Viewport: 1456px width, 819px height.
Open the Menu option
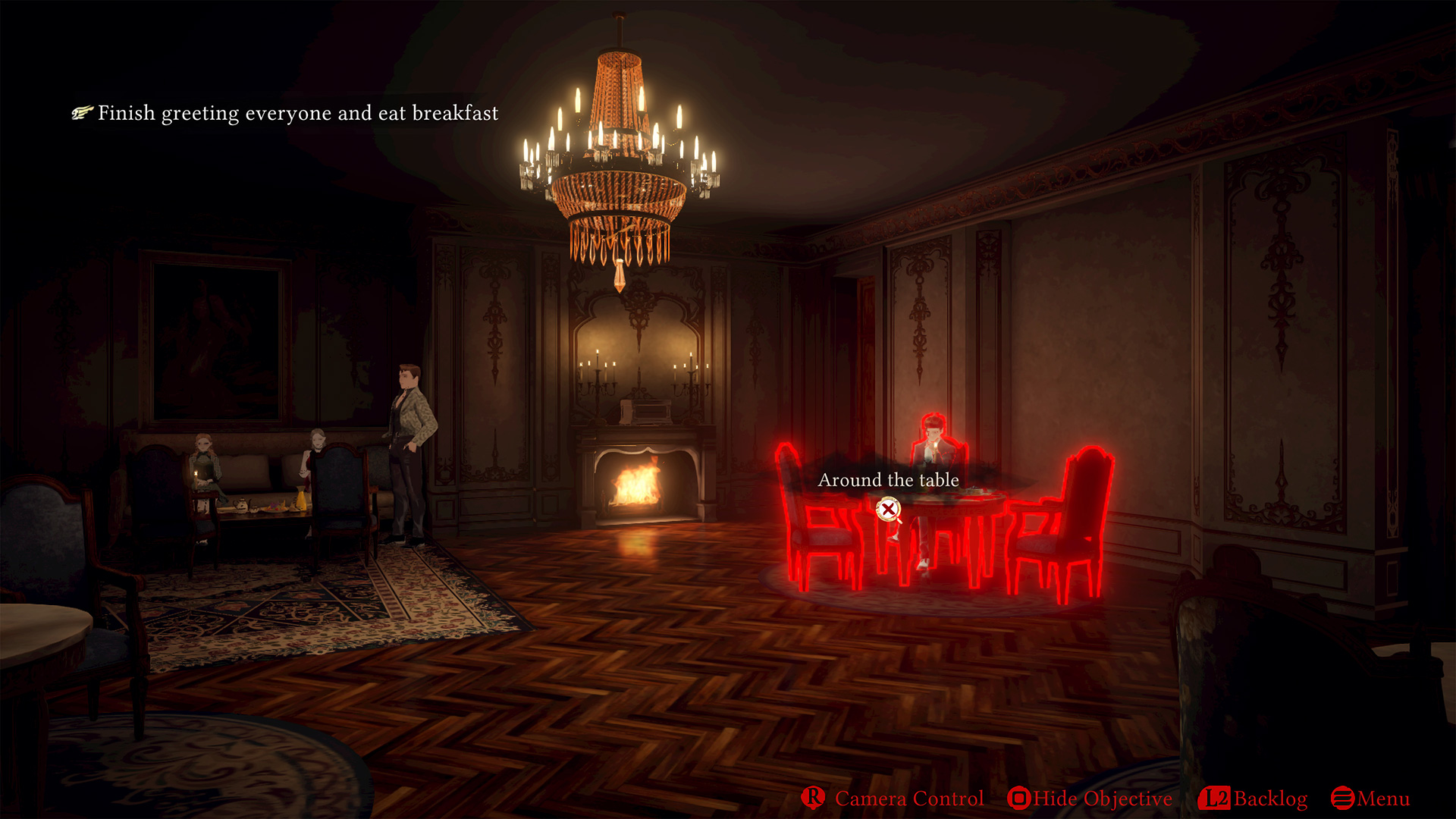[1370, 799]
